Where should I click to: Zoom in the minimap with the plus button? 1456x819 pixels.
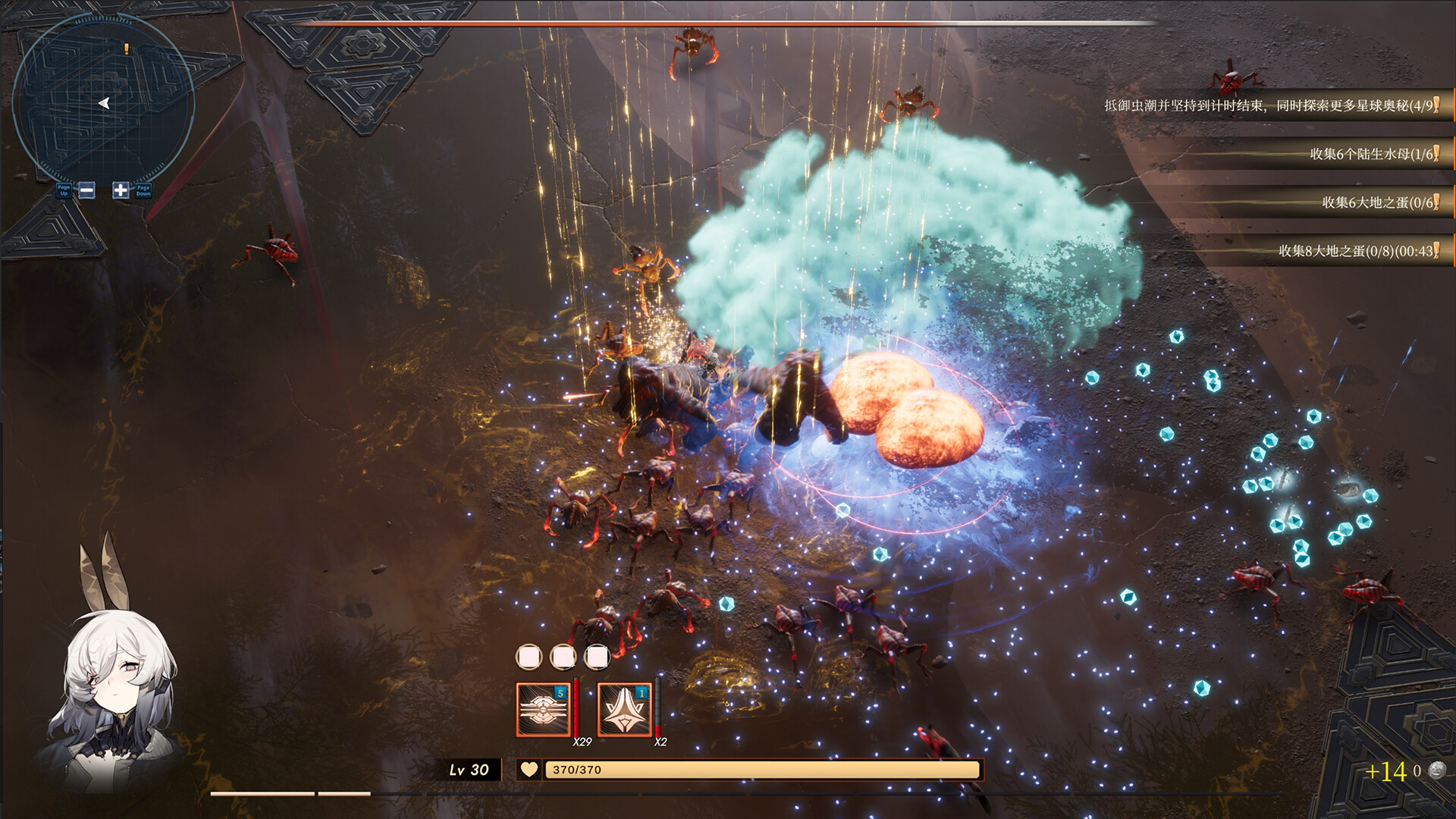tap(121, 190)
